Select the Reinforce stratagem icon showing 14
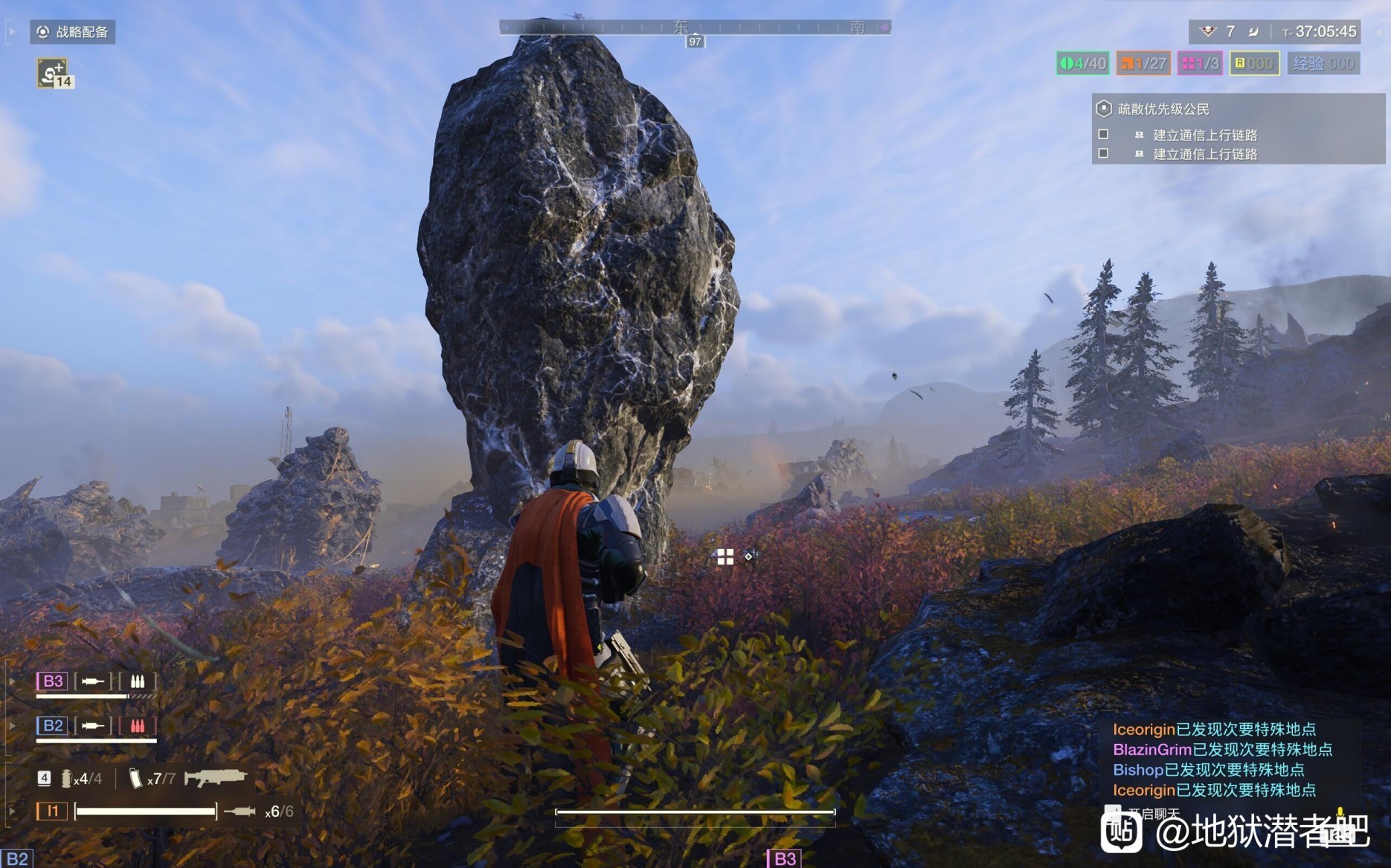This screenshot has height=868, width=1391. pos(54,73)
